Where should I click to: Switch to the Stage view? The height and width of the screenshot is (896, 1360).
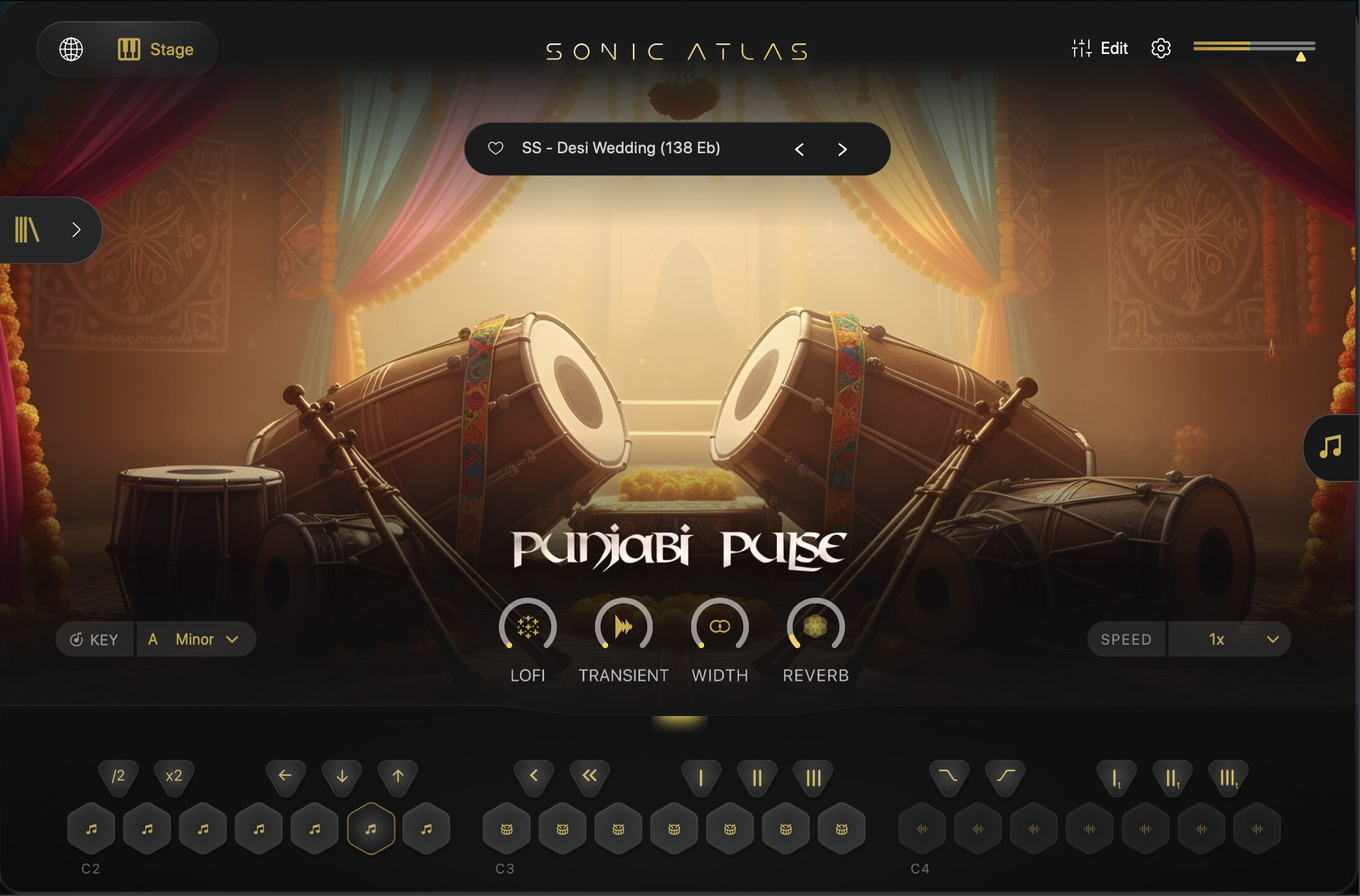click(x=156, y=49)
